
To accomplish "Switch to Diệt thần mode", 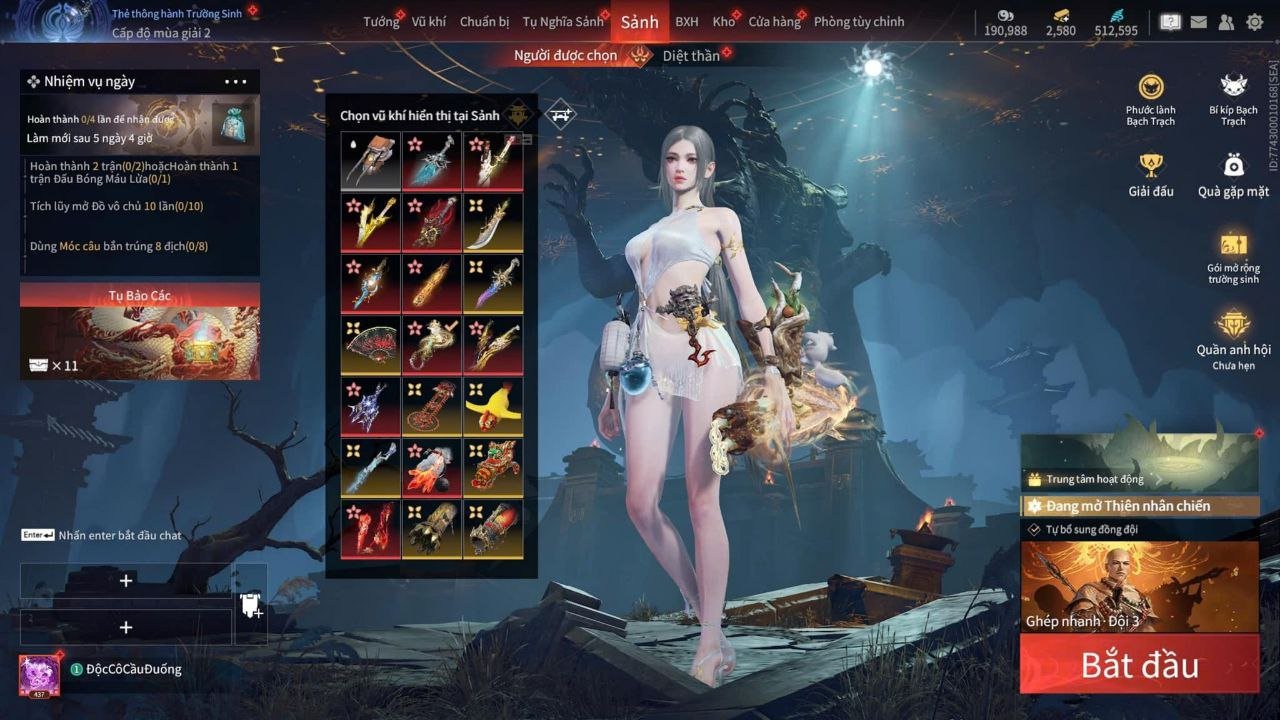I will 691,56.
